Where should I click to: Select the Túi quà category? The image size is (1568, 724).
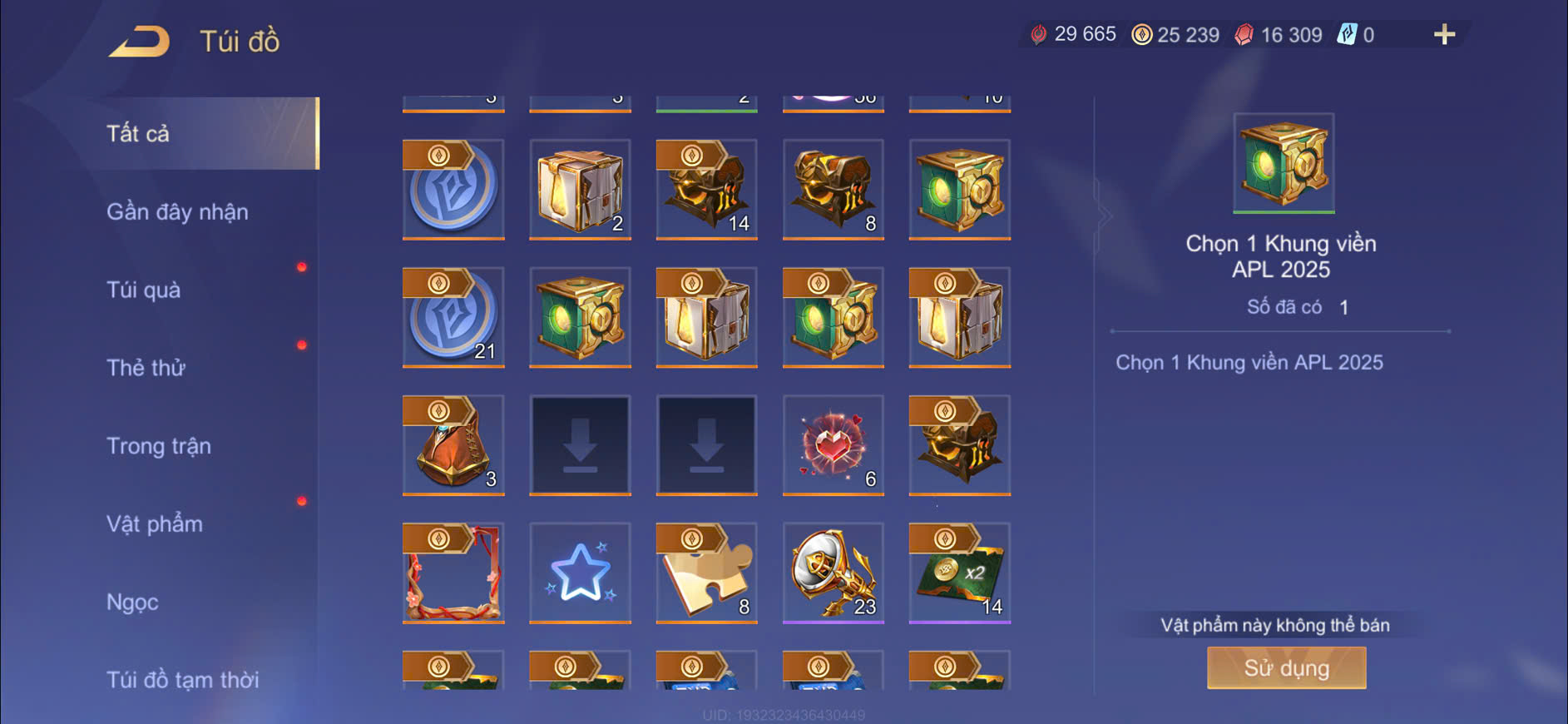point(143,290)
